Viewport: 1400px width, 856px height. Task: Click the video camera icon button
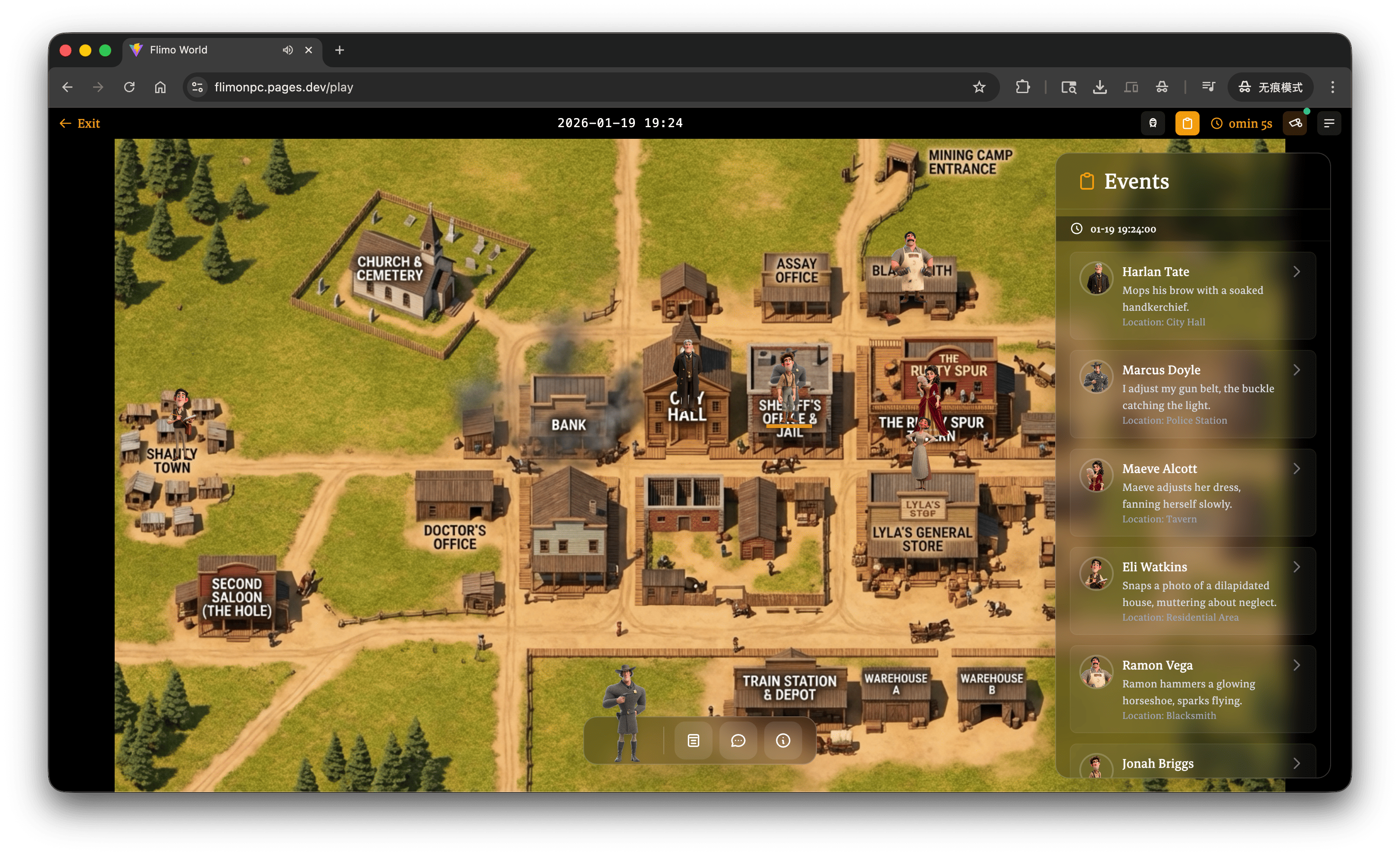[x=1295, y=123]
